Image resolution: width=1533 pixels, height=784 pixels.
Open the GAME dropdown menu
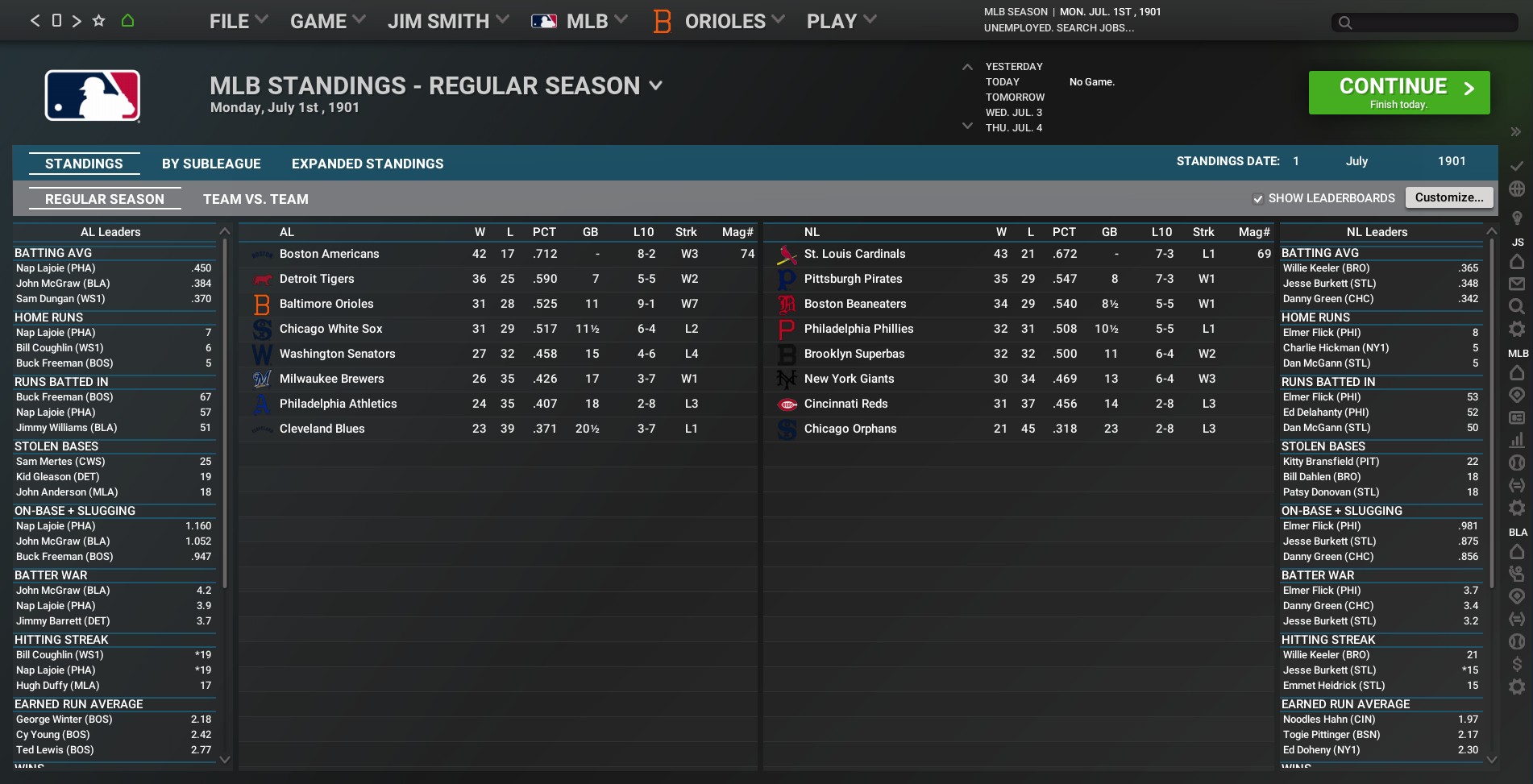327,21
